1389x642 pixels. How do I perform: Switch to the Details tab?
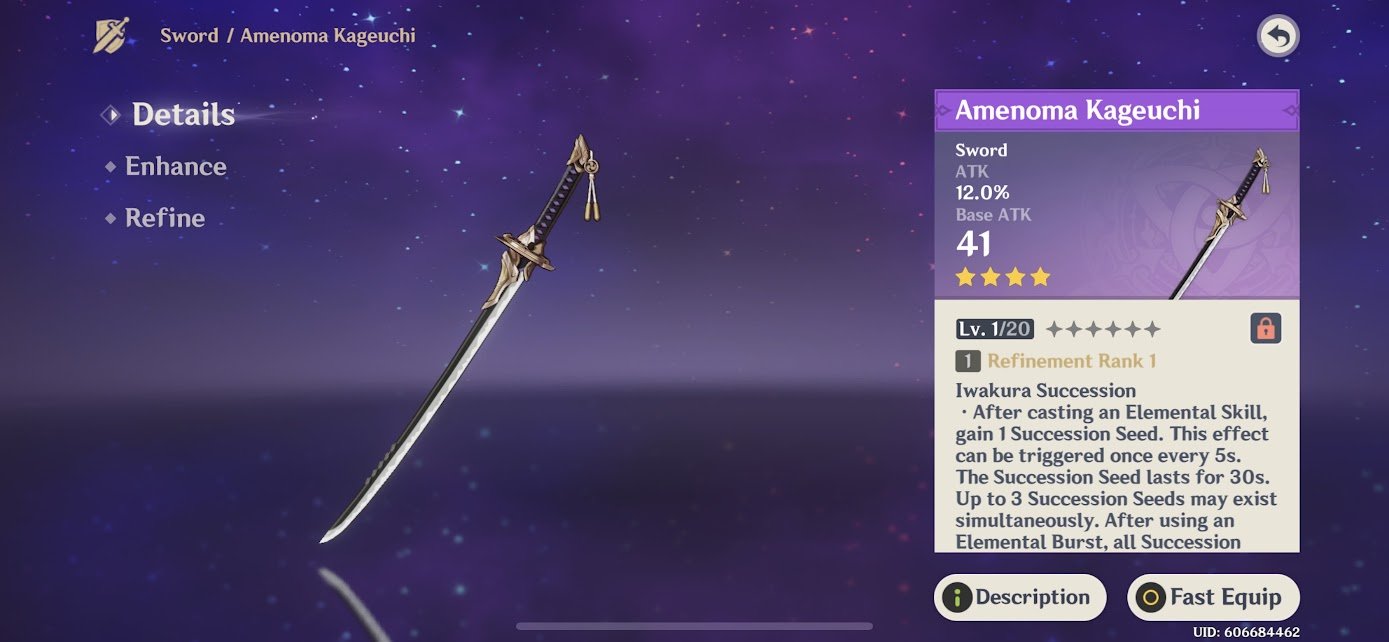[x=182, y=115]
